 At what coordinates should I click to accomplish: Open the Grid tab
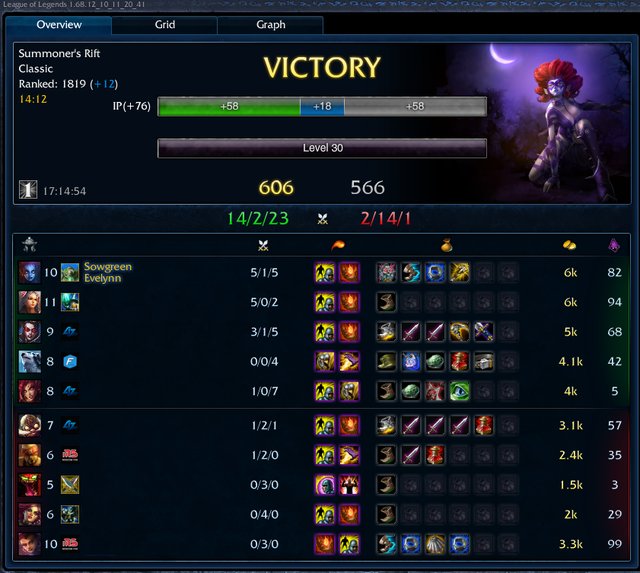[164, 24]
